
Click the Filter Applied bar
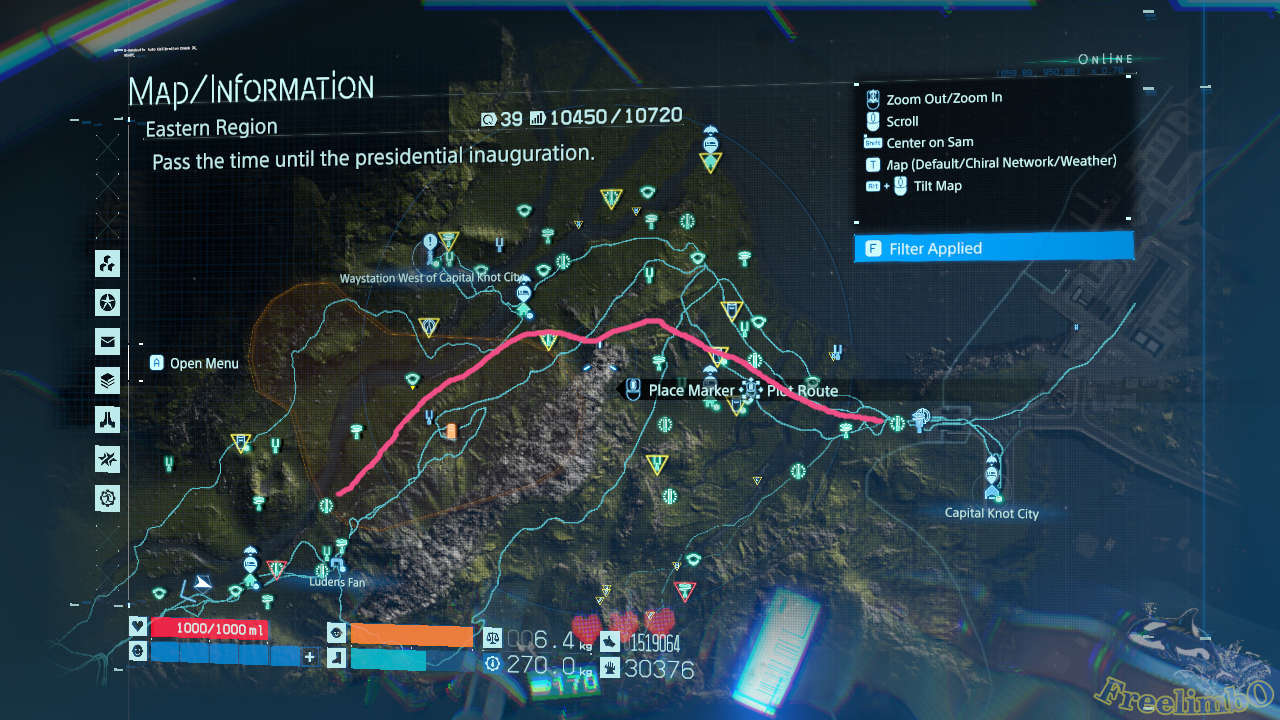[x=994, y=248]
